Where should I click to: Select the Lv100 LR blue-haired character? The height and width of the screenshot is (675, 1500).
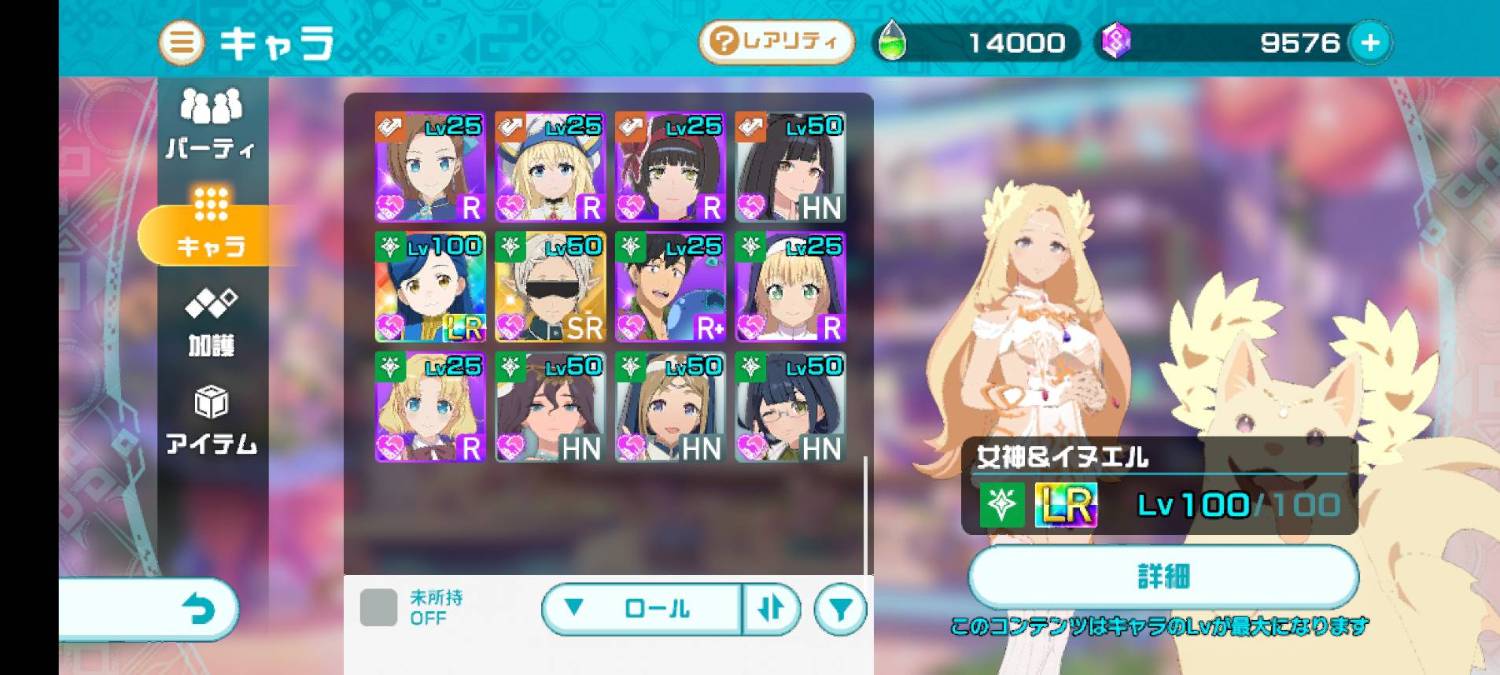[x=430, y=287]
